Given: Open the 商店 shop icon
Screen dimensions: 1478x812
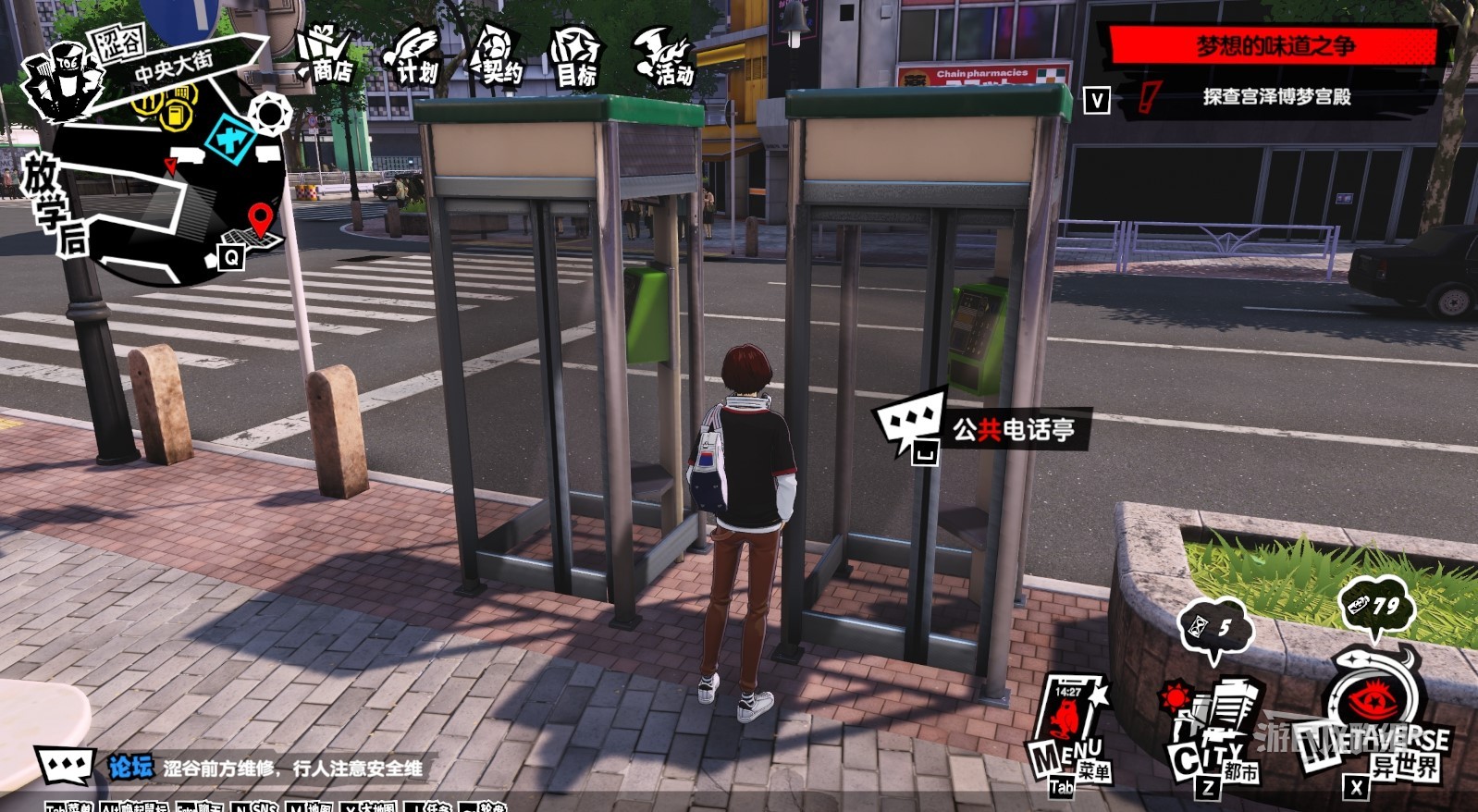Looking at the screenshot, I should coord(326,57).
